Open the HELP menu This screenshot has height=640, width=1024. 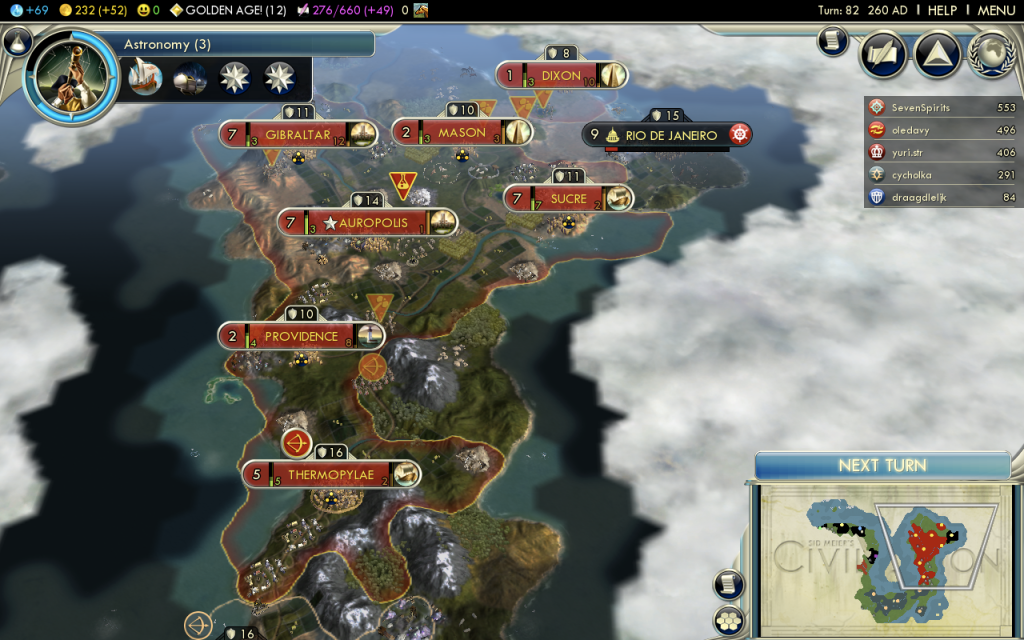click(942, 10)
